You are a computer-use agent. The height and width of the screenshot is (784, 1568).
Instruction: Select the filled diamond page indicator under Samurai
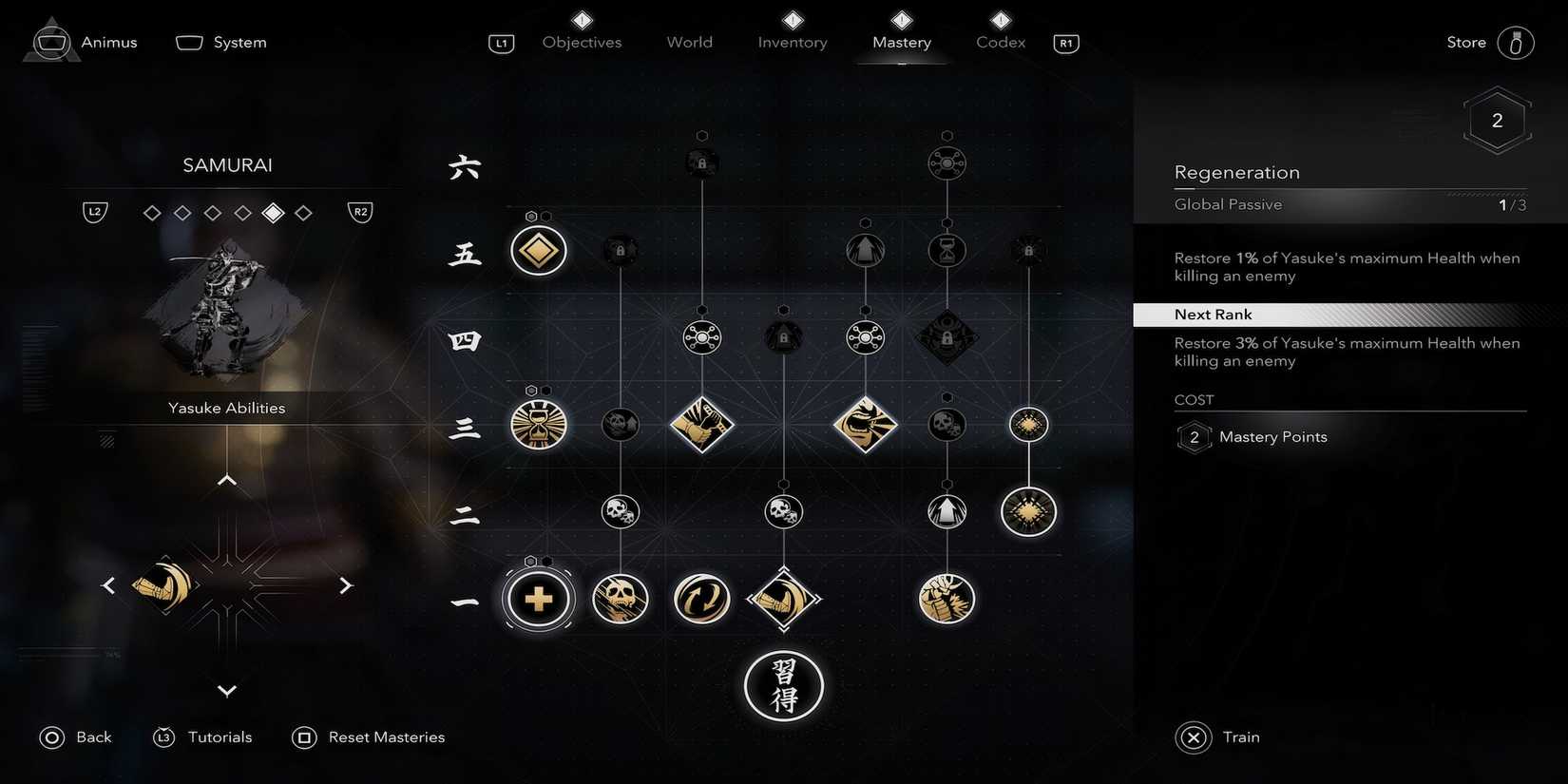[273, 212]
